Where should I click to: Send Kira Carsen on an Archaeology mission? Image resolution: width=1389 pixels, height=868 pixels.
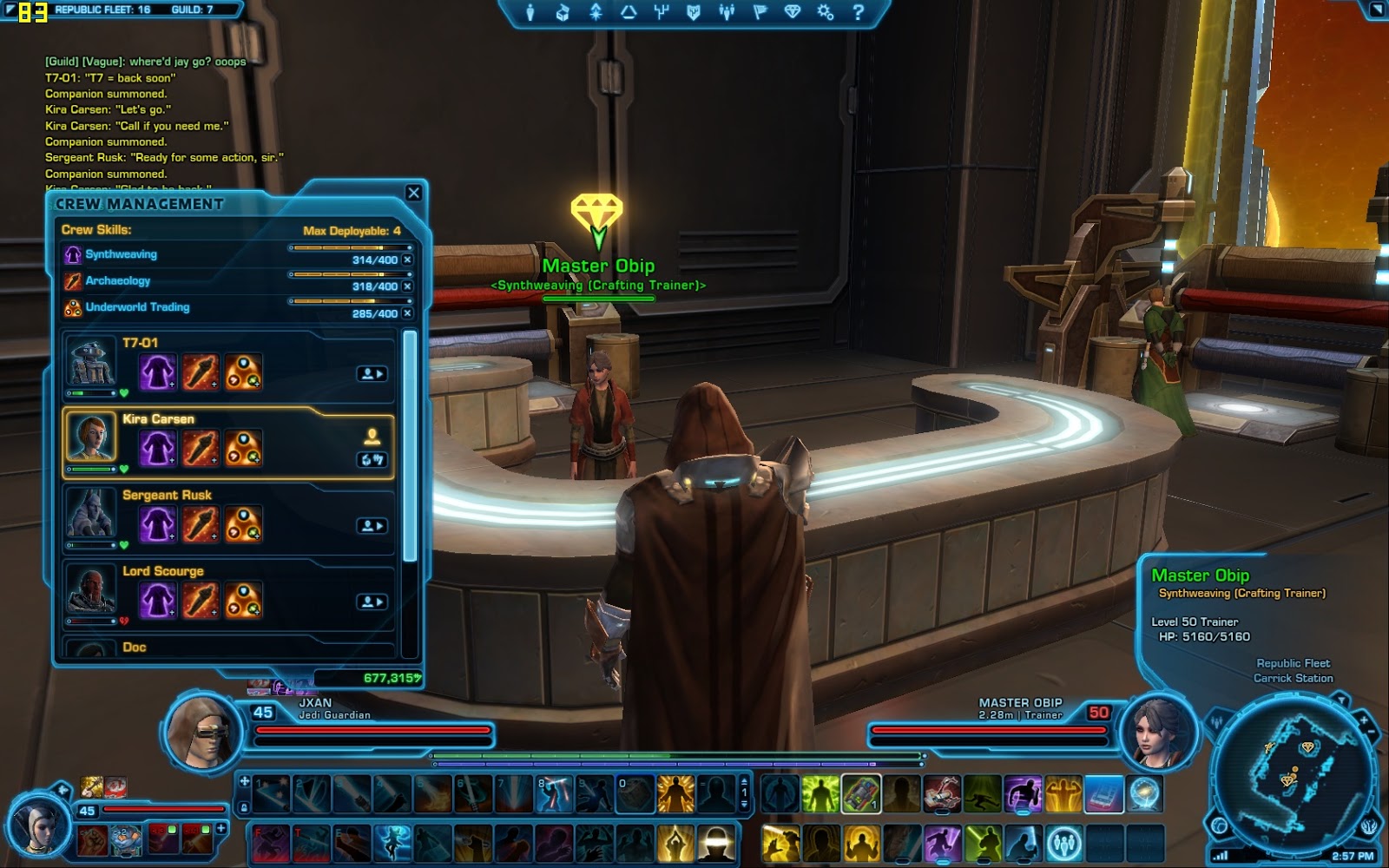[201, 449]
